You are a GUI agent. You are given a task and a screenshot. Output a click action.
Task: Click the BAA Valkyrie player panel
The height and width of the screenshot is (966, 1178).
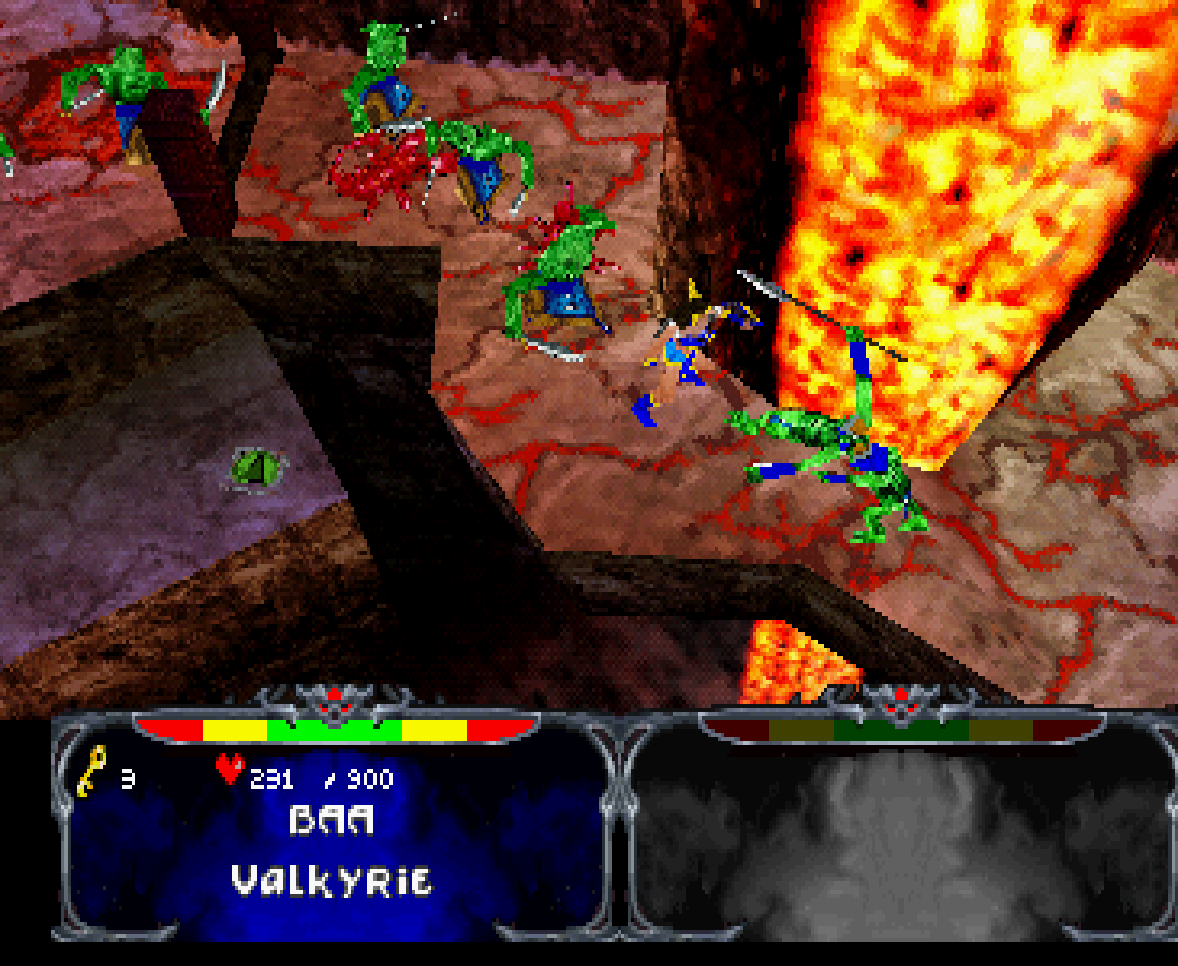pos(332,840)
